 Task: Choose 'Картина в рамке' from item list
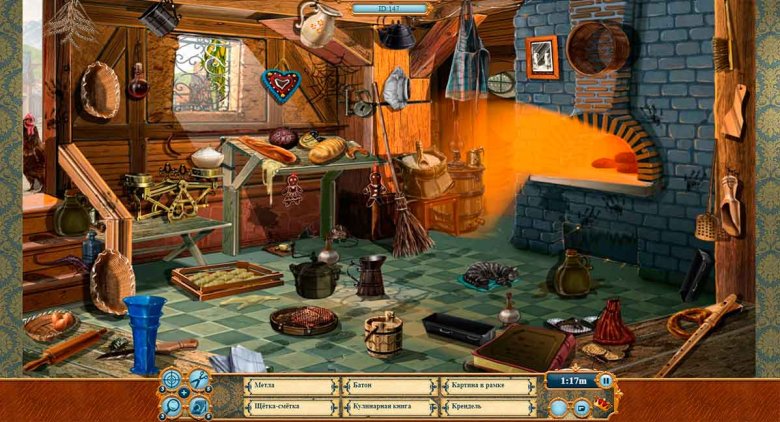click(487, 386)
